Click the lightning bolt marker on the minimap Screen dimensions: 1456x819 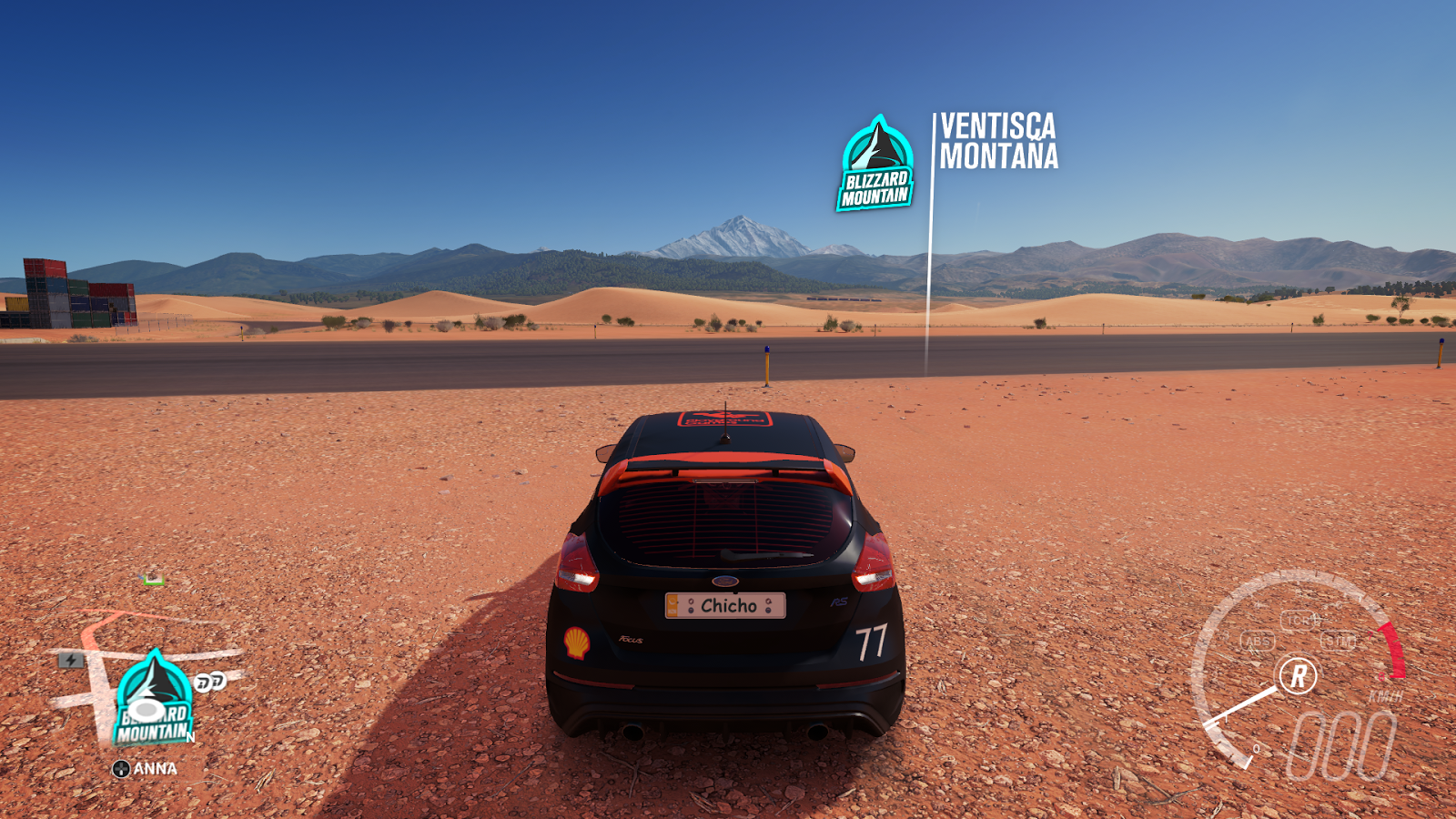[x=70, y=660]
